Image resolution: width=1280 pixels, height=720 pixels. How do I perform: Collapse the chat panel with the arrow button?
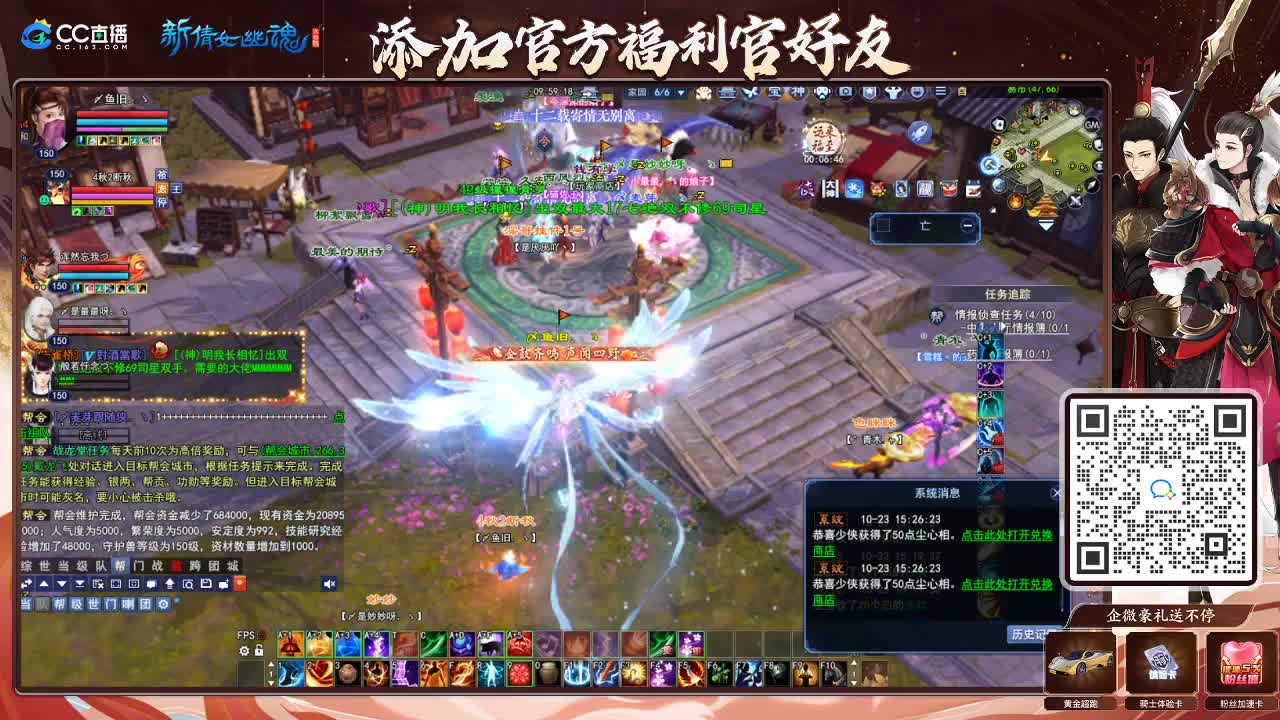tap(44, 585)
